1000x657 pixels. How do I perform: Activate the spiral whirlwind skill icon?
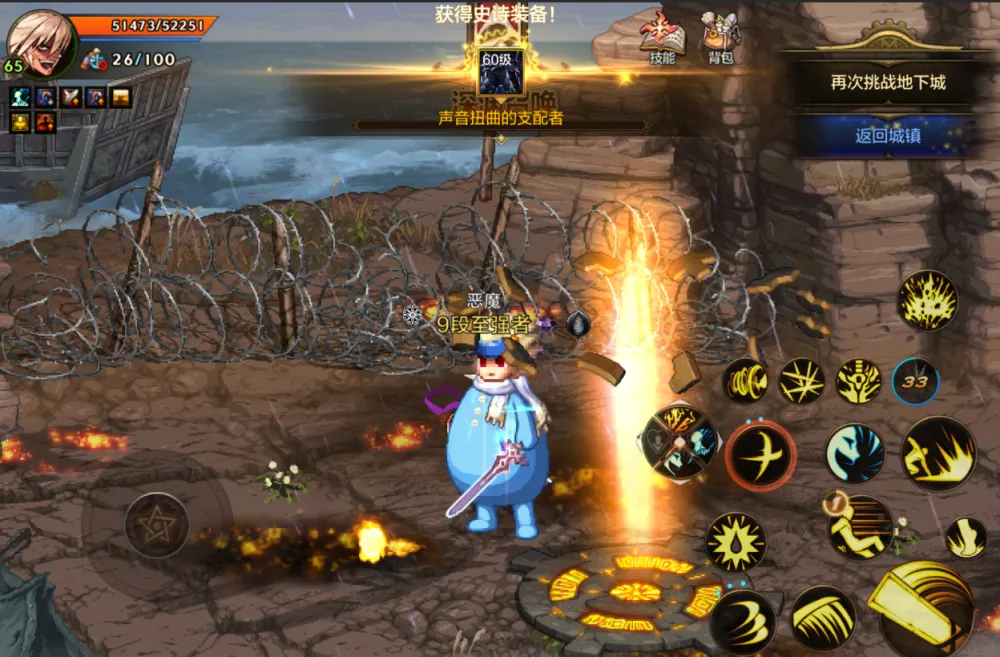(x=746, y=381)
